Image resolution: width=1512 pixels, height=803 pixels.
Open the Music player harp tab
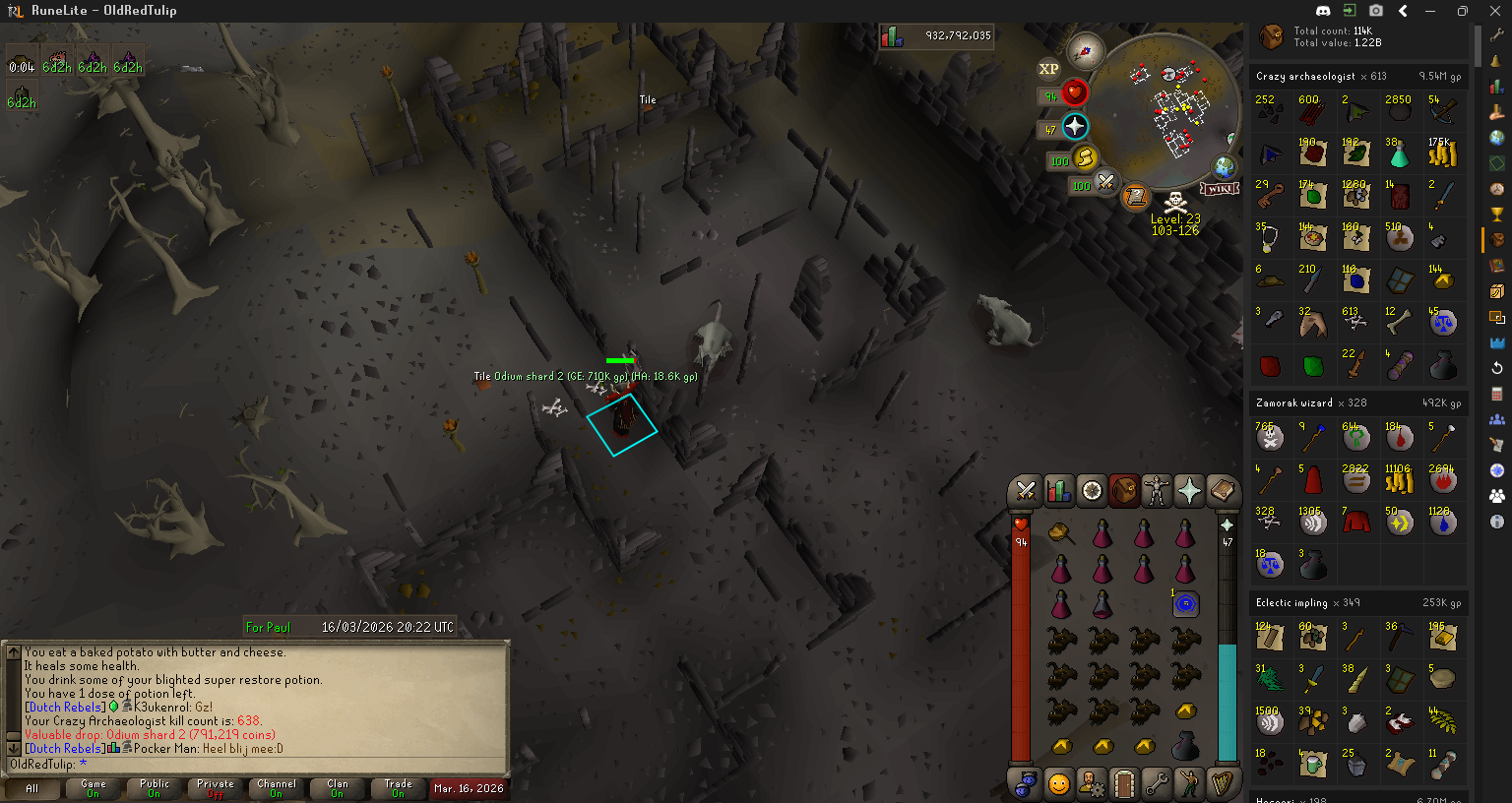(x=1222, y=784)
